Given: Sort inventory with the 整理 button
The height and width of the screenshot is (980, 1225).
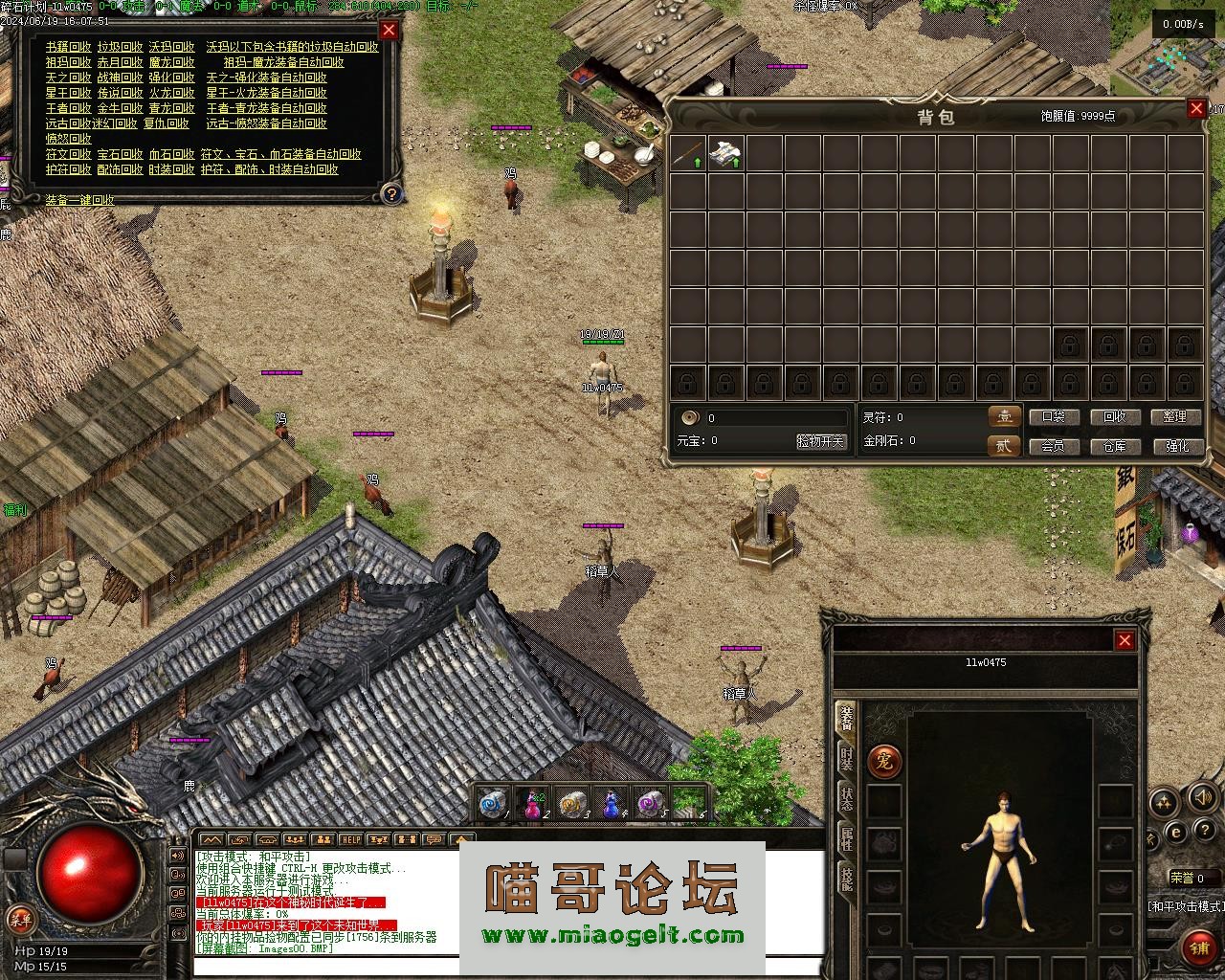Looking at the screenshot, I should click(x=1174, y=417).
